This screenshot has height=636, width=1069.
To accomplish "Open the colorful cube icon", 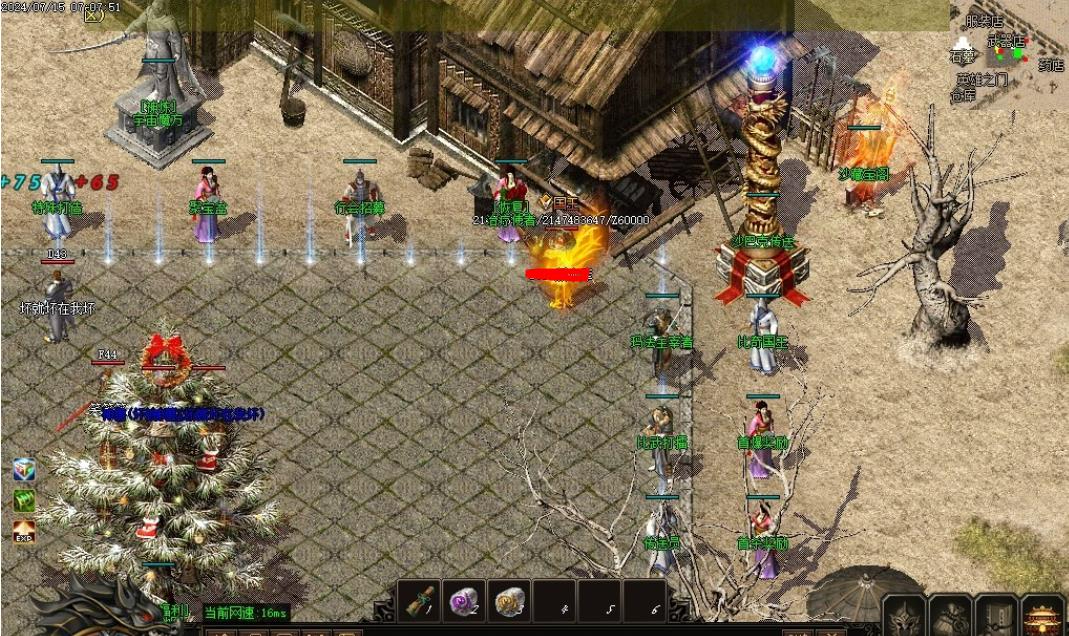I will [x=24, y=470].
